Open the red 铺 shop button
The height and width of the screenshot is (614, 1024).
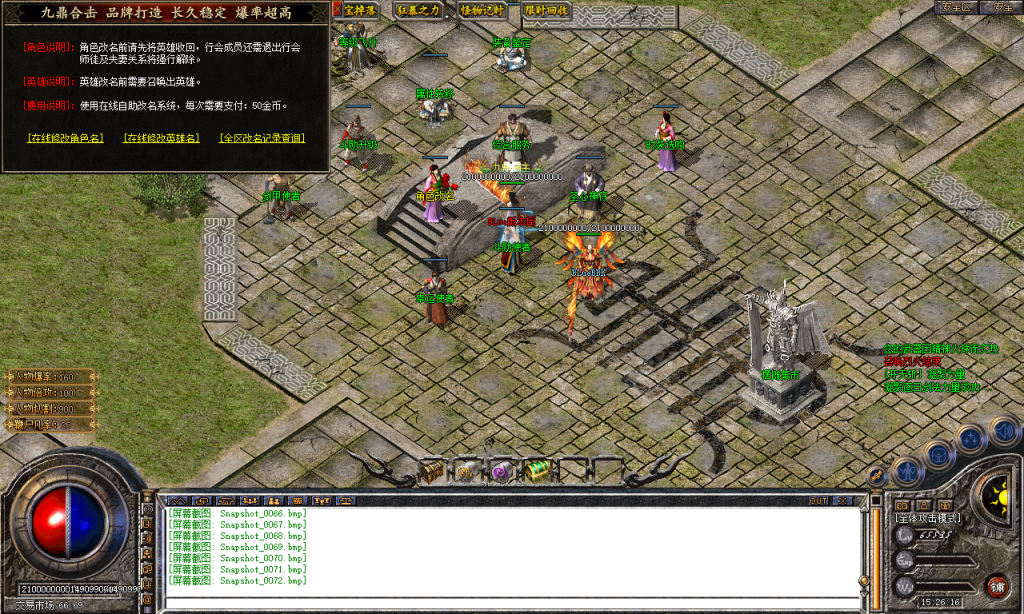point(997,586)
